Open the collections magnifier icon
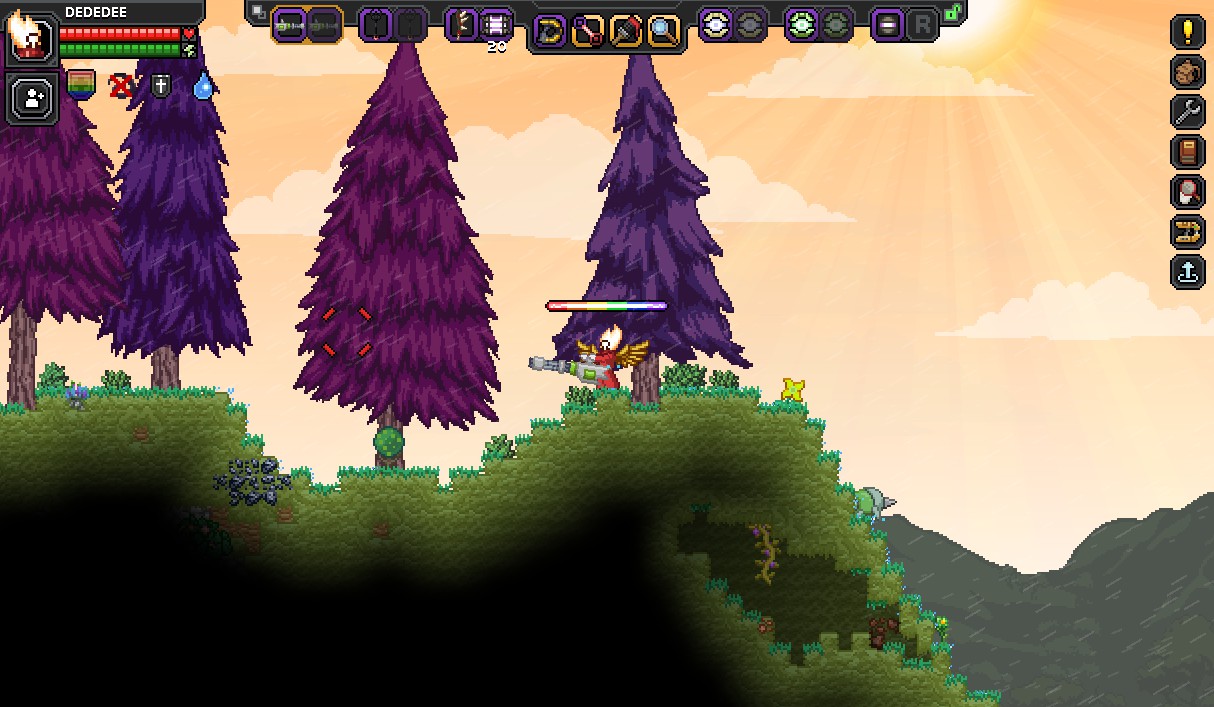The image size is (1214, 707). click(1187, 191)
